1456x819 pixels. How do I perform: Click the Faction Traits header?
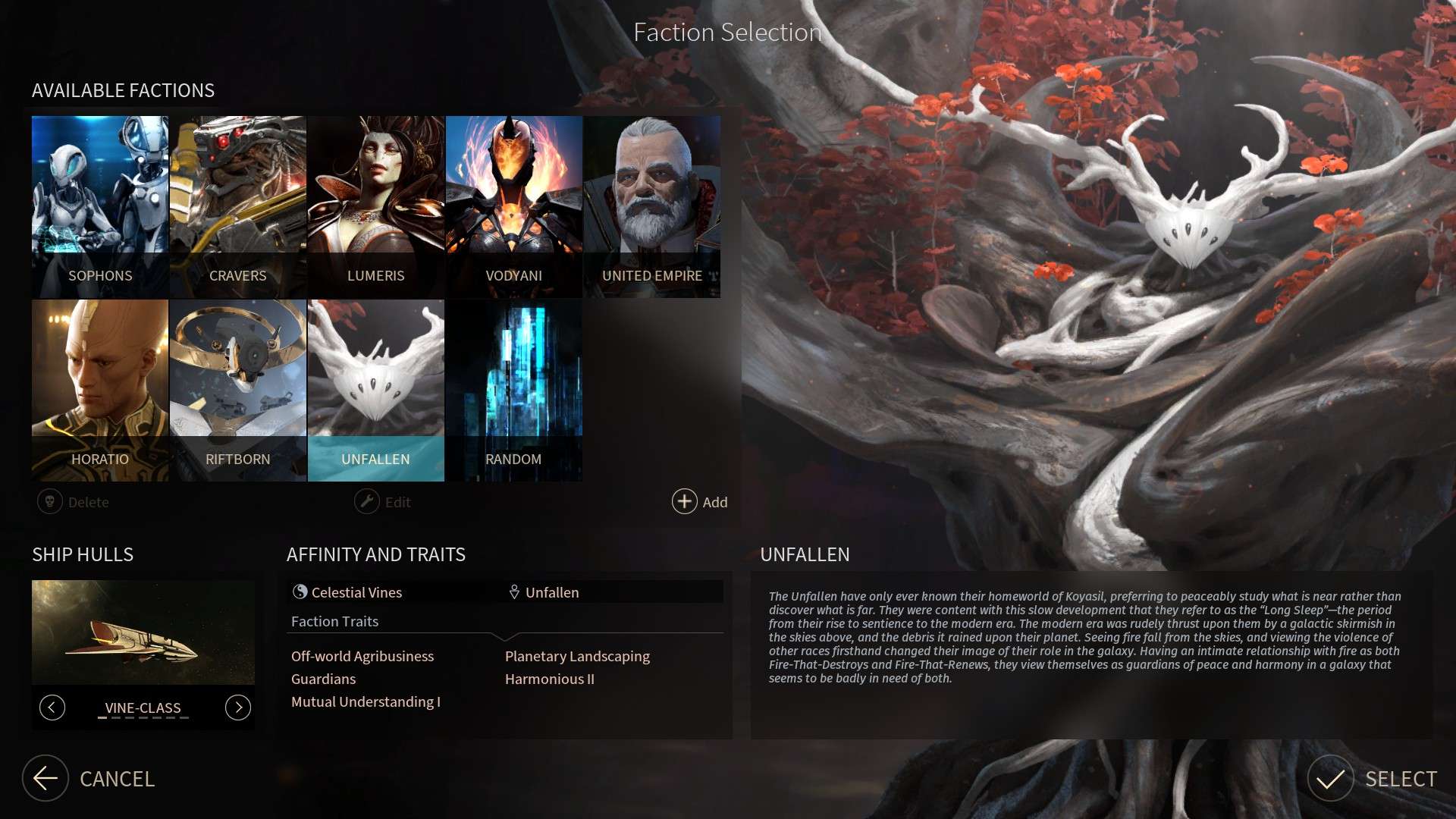[334, 621]
